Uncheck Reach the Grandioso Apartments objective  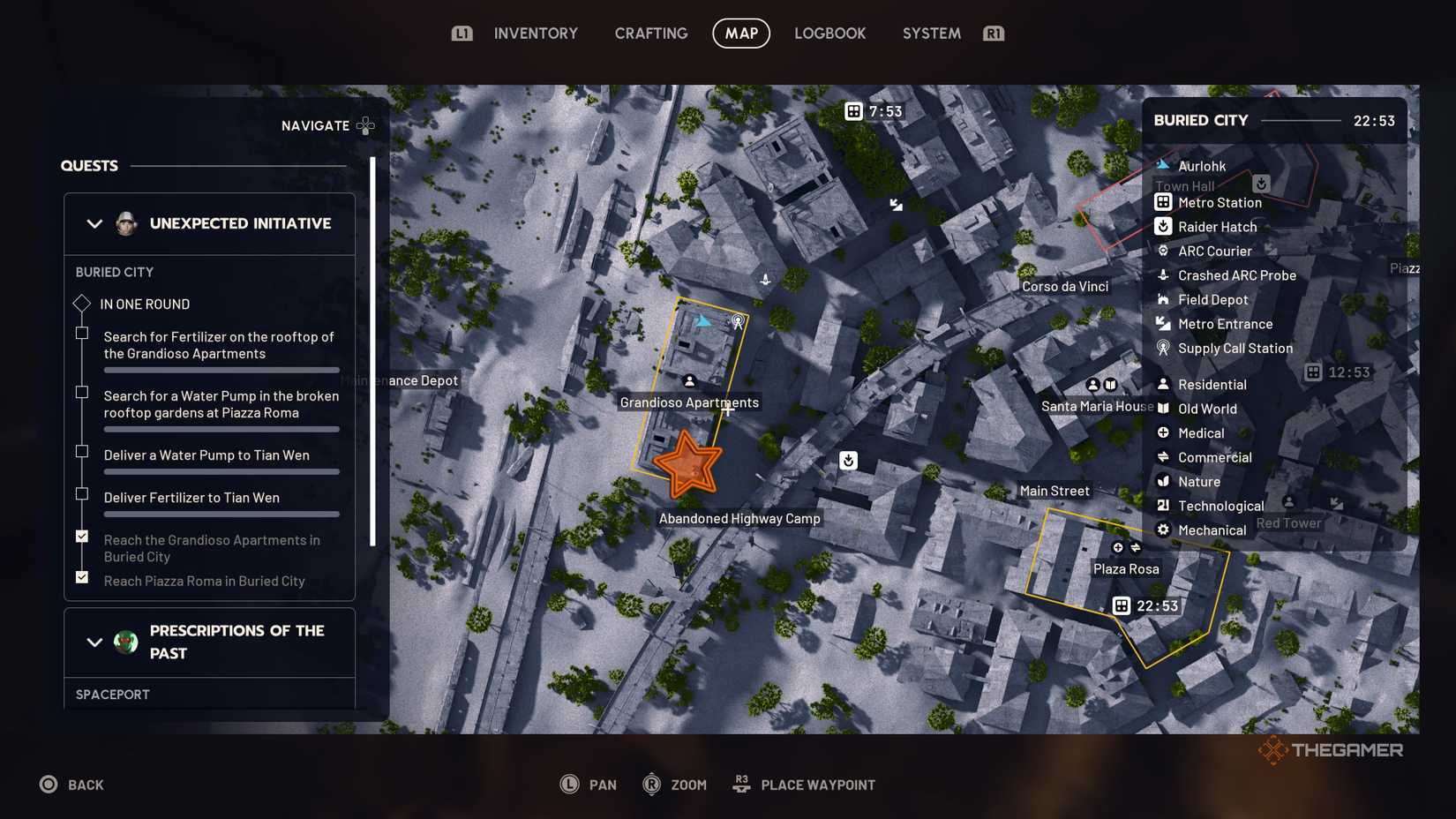coord(82,536)
